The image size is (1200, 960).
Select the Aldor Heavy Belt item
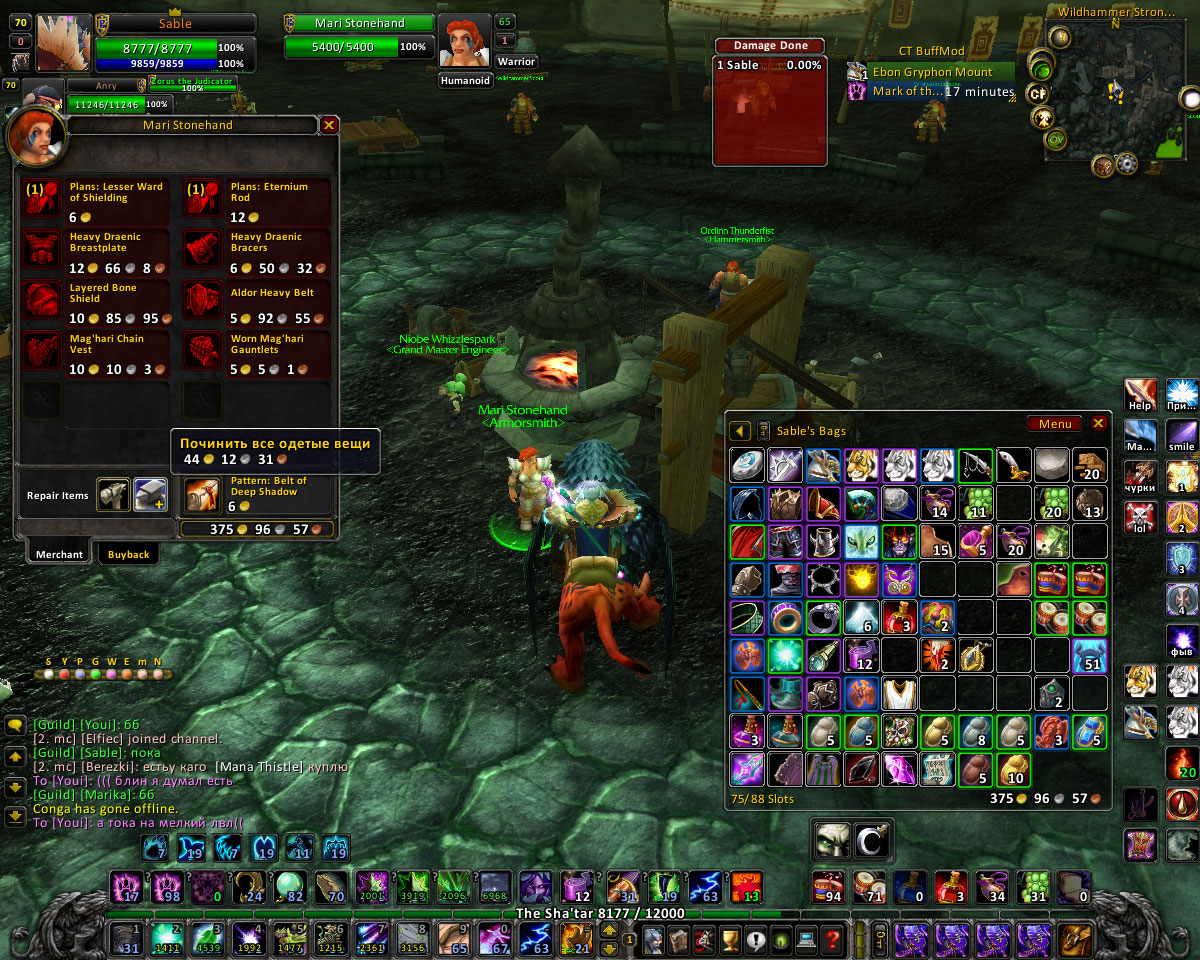pyautogui.click(x=204, y=301)
